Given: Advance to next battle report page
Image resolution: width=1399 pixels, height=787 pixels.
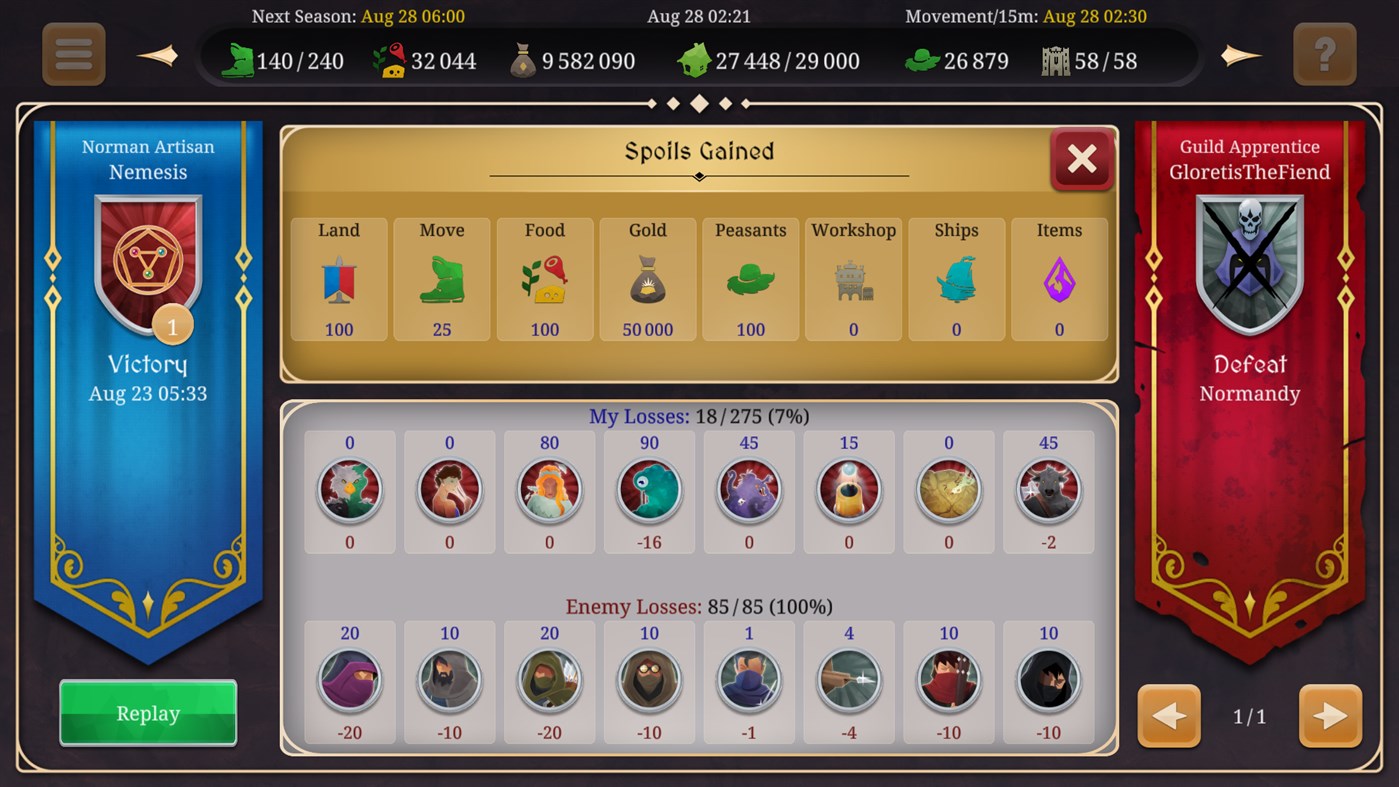Looking at the screenshot, I should 1330,716.
